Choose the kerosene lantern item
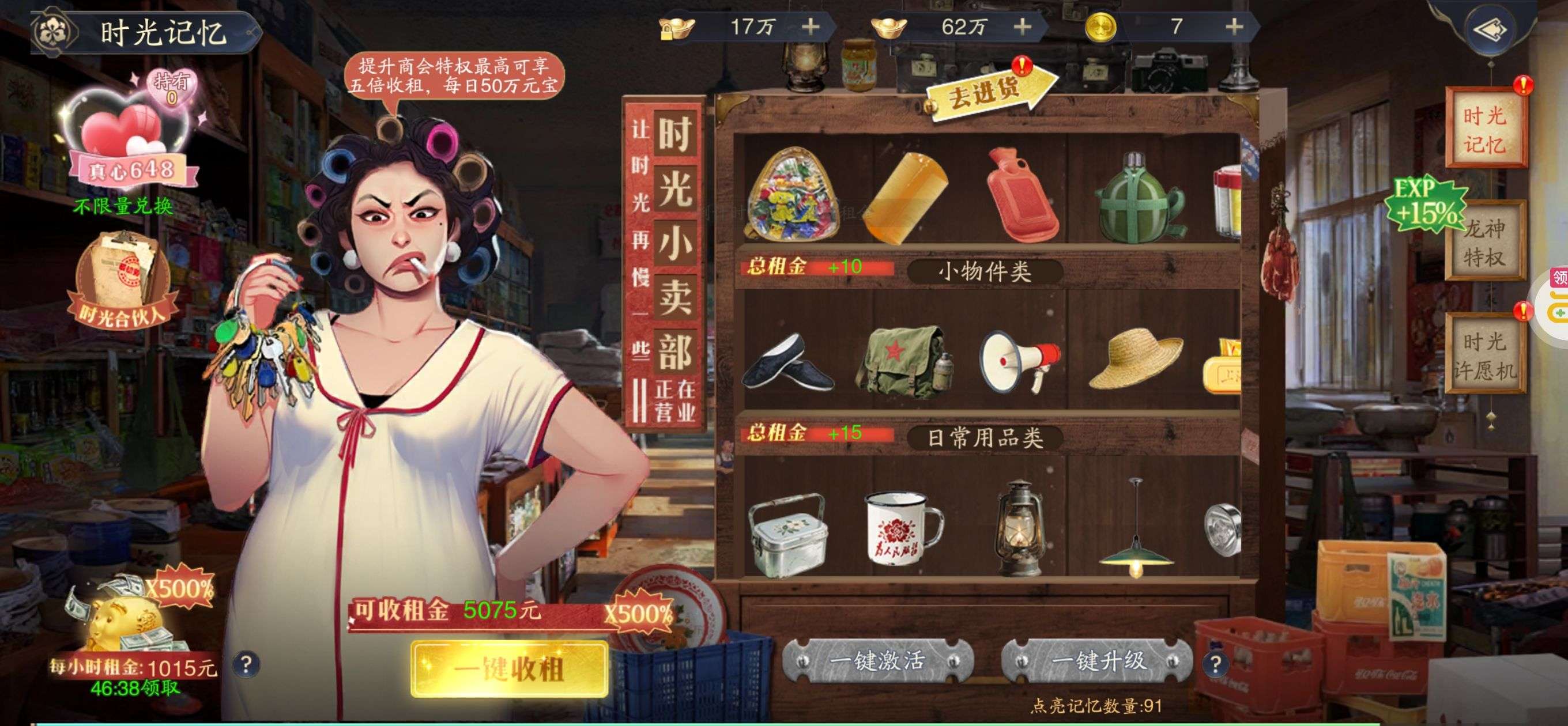Viewport: 1568px width, 726px height. (x=1020, y=528)
